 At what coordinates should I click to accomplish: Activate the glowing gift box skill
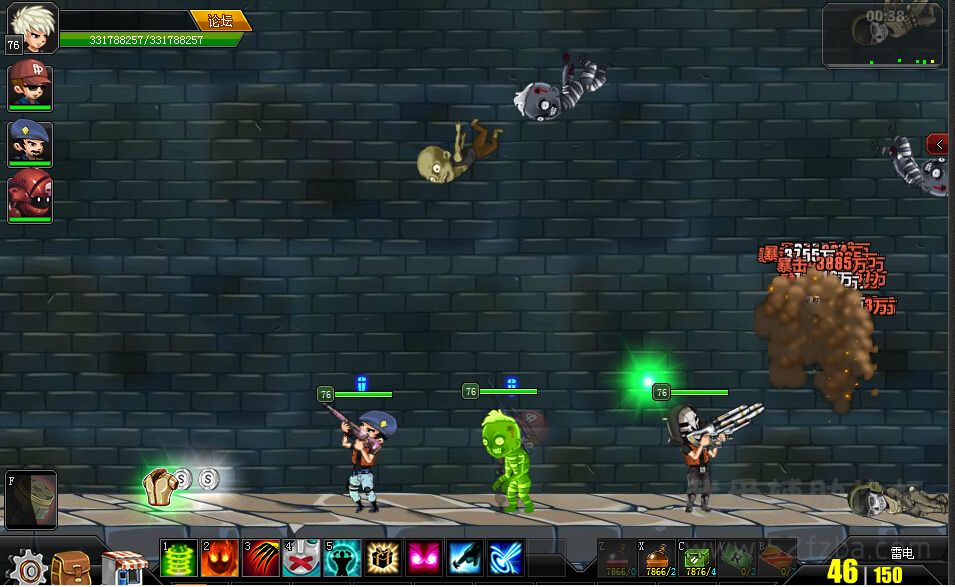(x=384, y=559)
